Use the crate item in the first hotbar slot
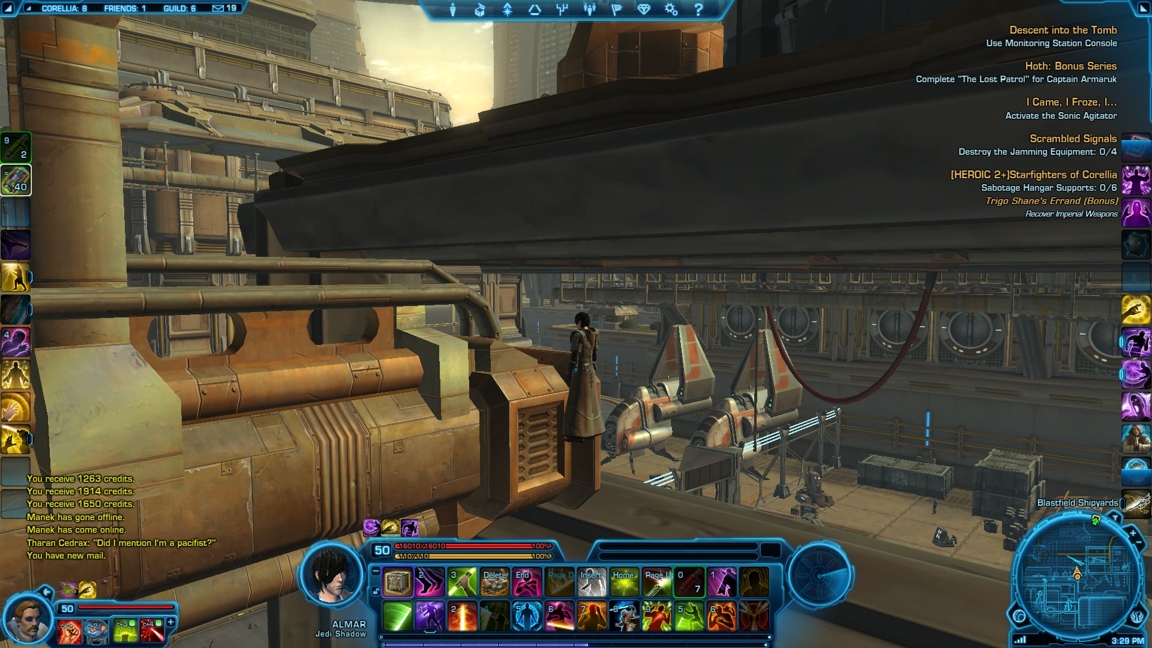 [x=398, y=582]
